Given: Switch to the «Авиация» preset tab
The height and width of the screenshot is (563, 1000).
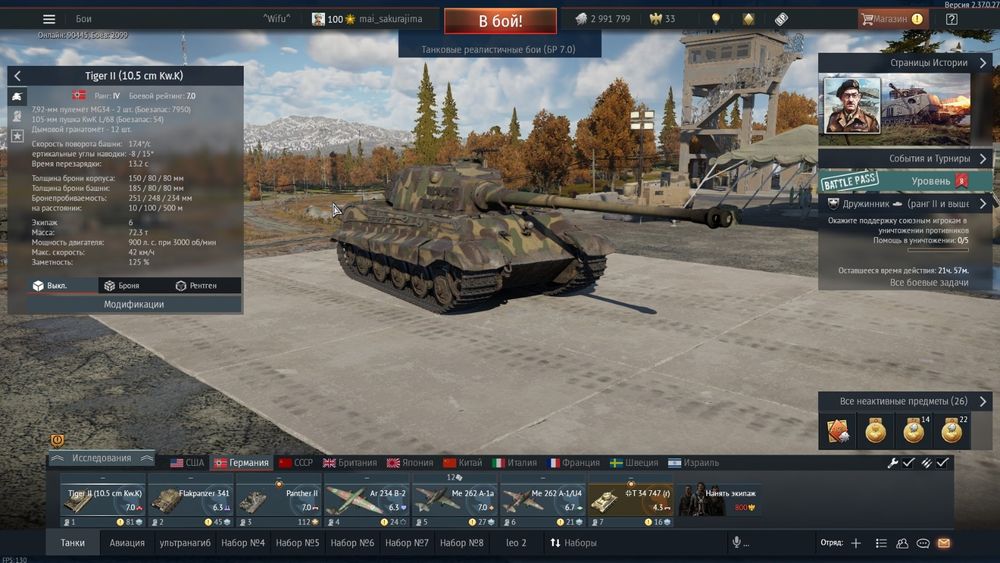Looking at the screenshot, I should click(x=127, y=543).
